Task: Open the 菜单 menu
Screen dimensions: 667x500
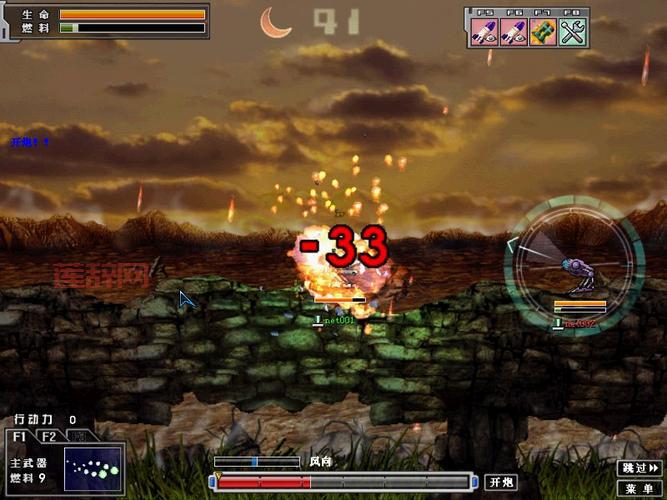Action: [x=638, y=487]
